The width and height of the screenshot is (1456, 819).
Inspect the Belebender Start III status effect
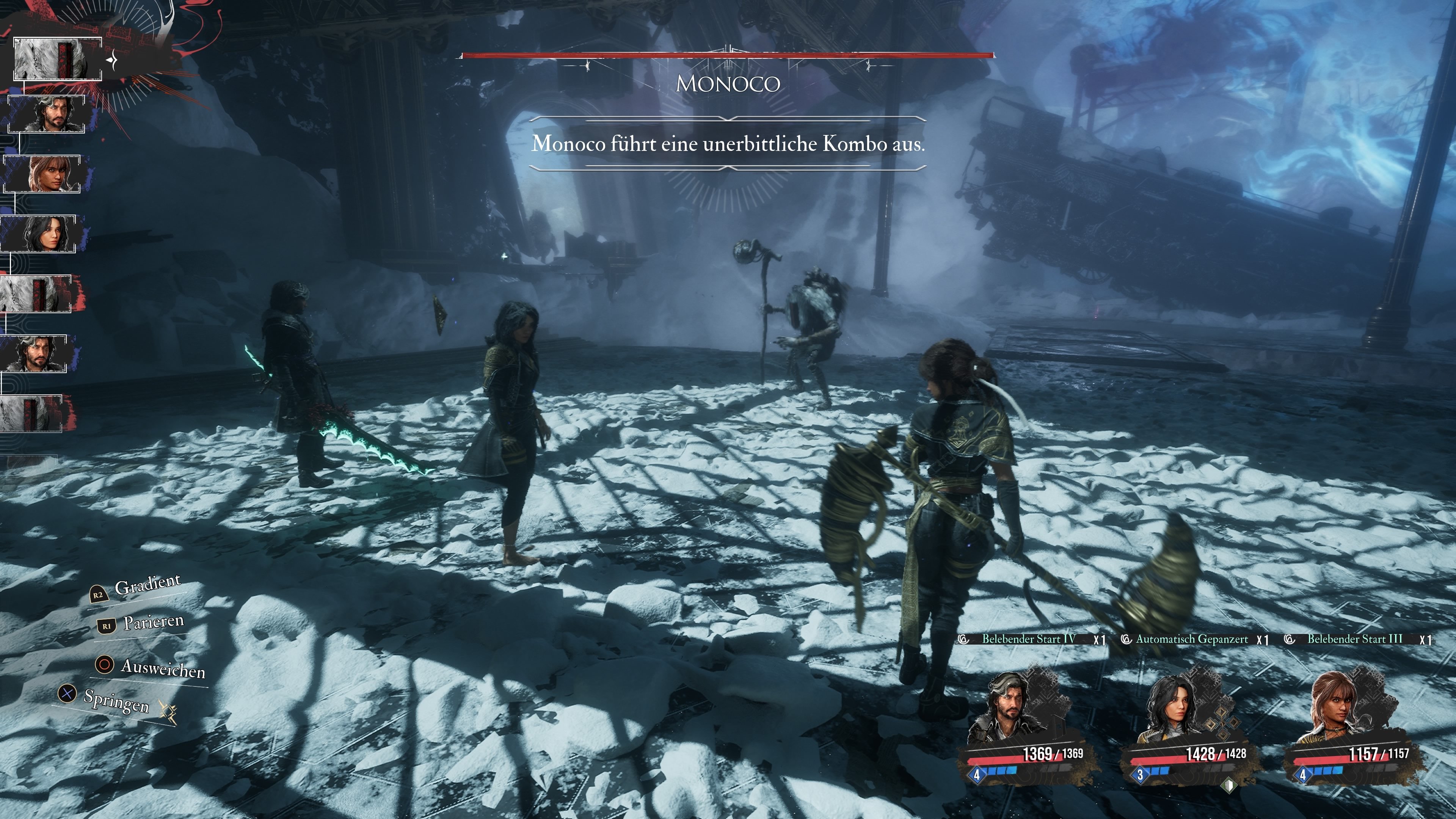click(x=1354, y=639)
